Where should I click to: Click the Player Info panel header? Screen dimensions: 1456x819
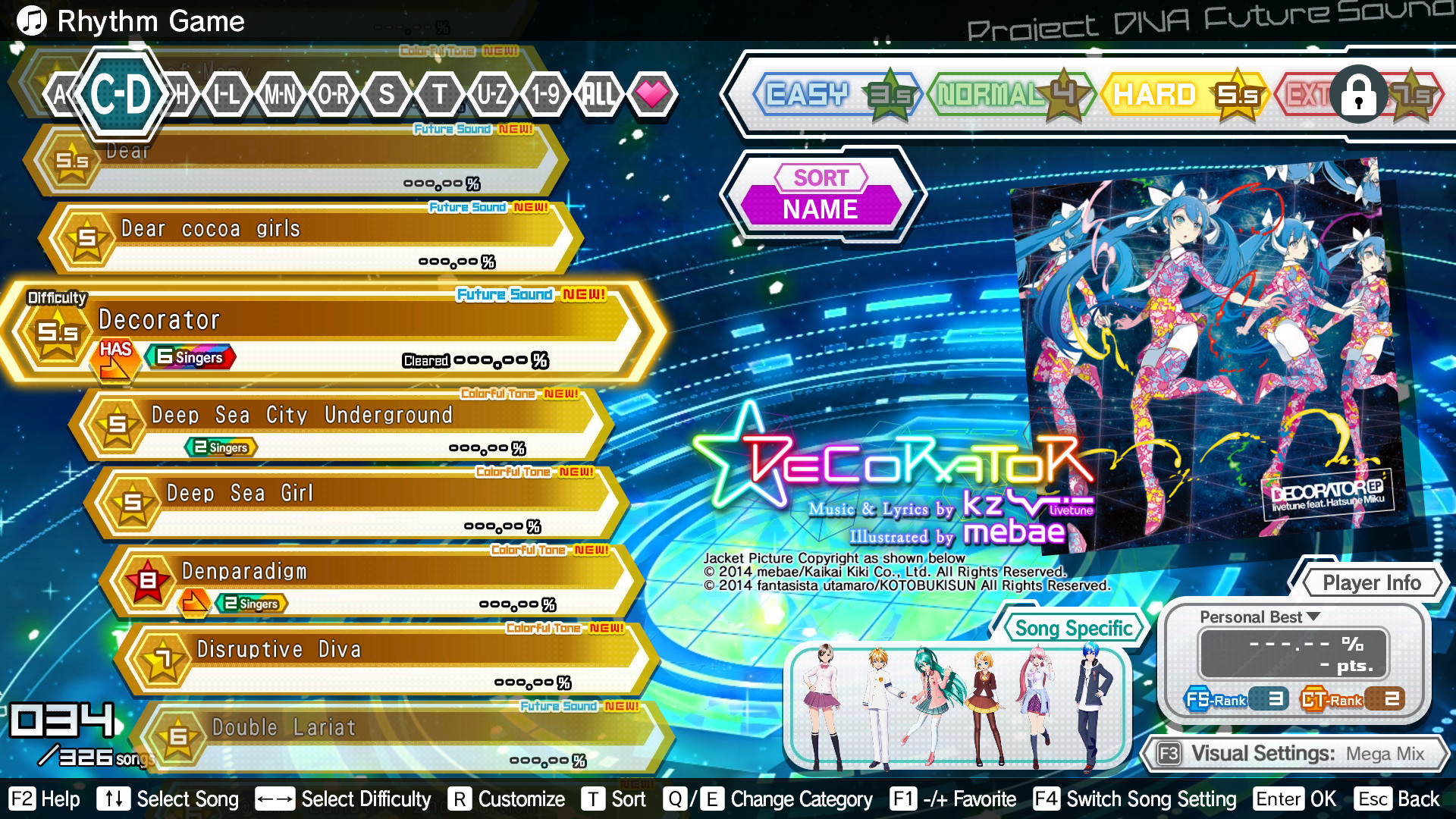click(1372, 582)
